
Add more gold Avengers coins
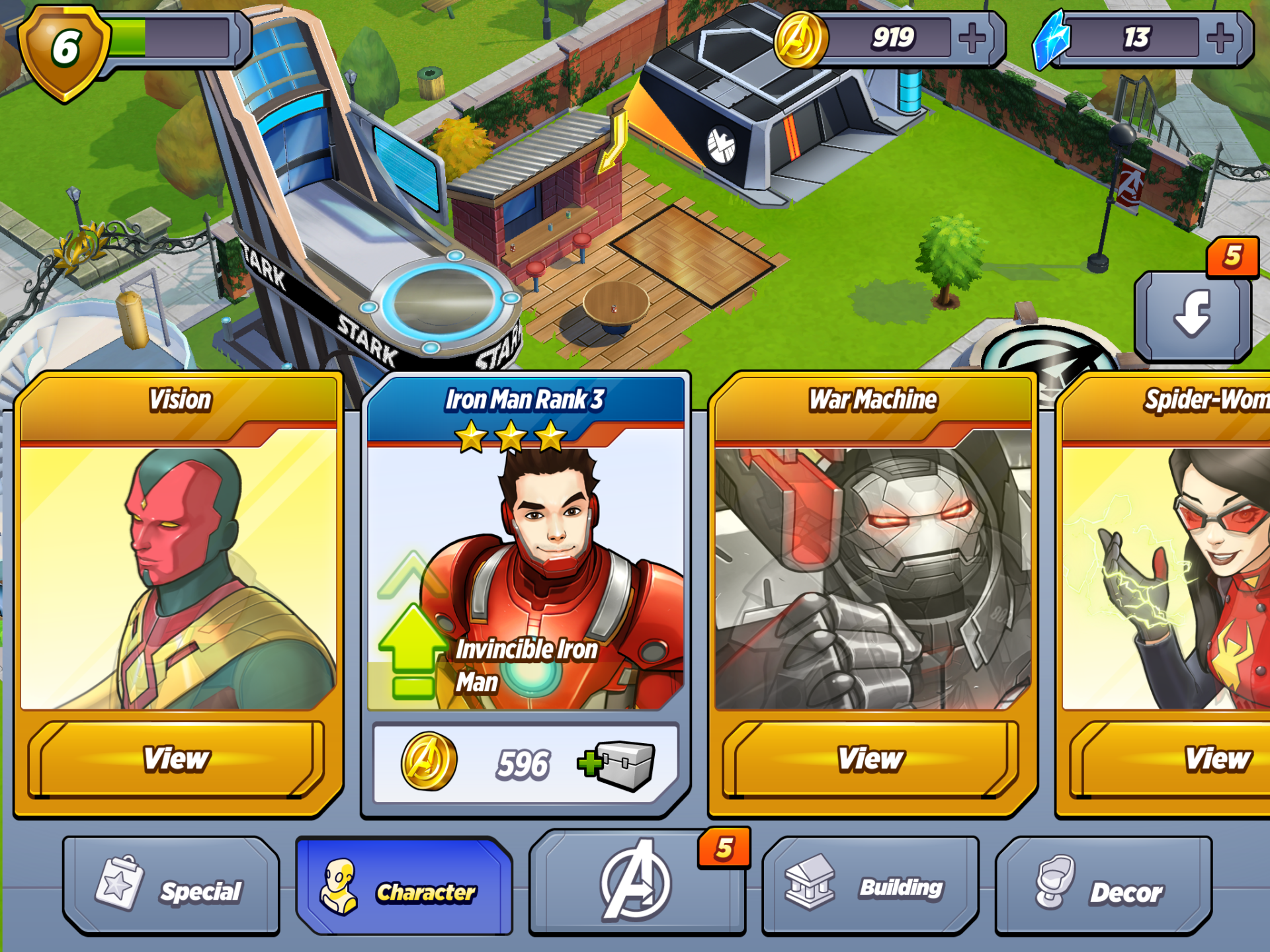pyautogui.click(x=972, y=38)
